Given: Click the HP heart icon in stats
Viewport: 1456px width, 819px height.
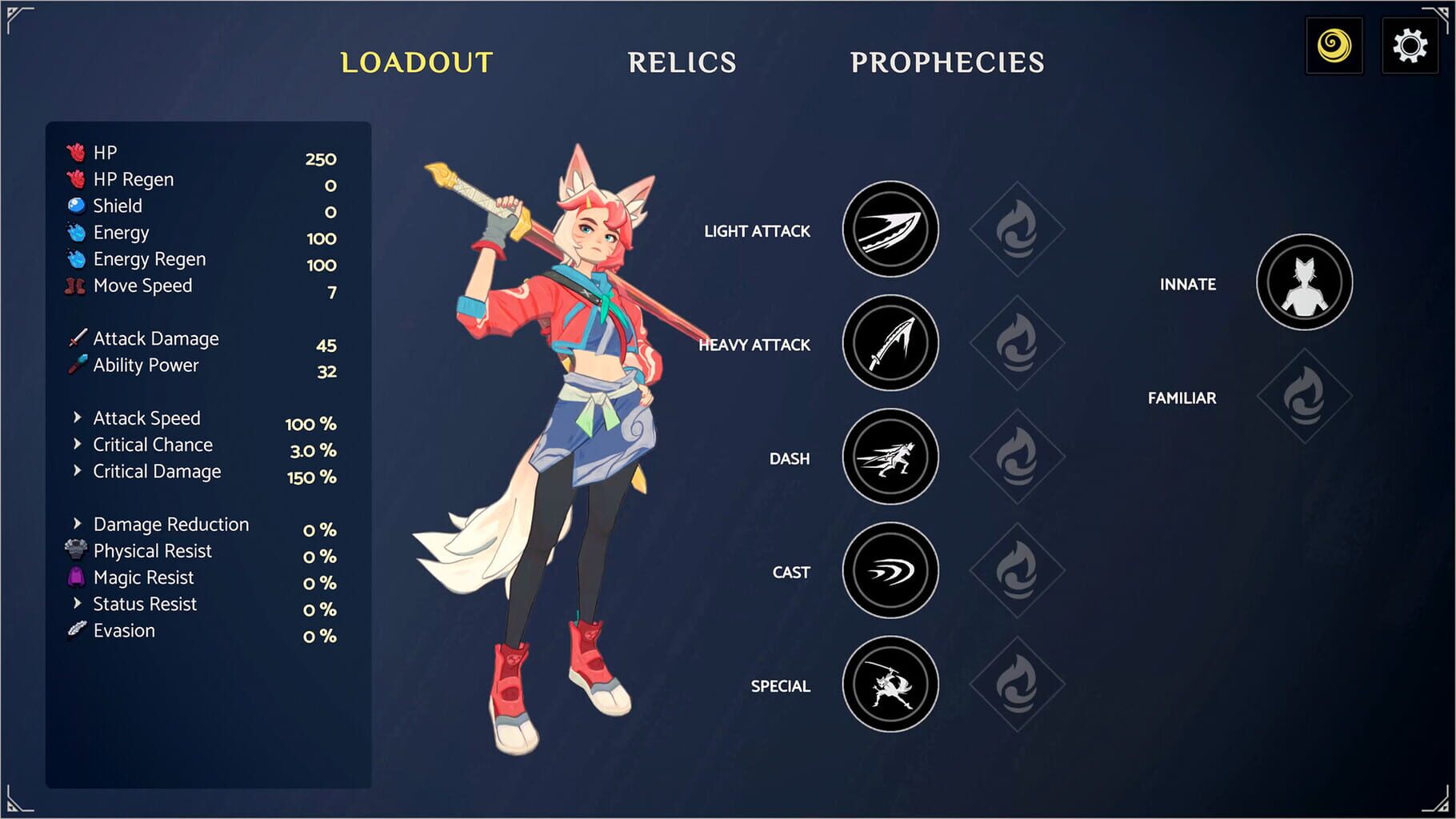Looking at the screenshot, I should [x=74, y=152].
